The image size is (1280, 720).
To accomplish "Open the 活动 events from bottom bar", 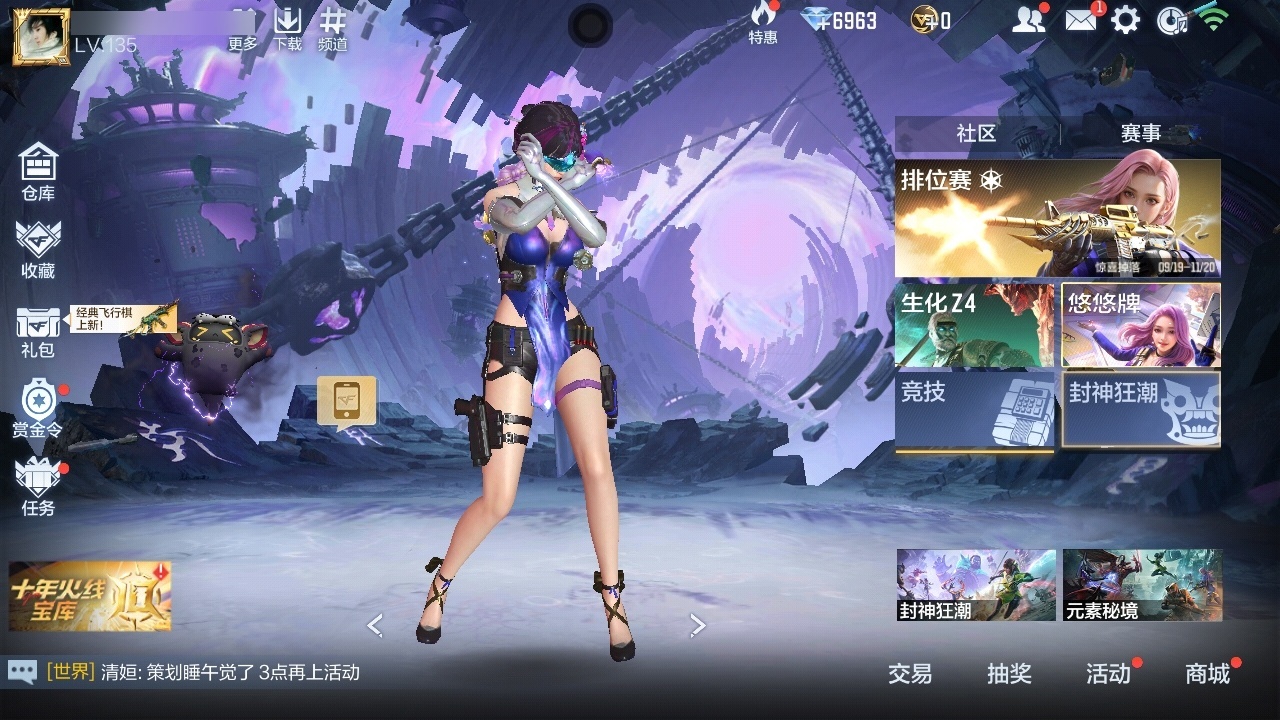I will (x=1110, y=675).
